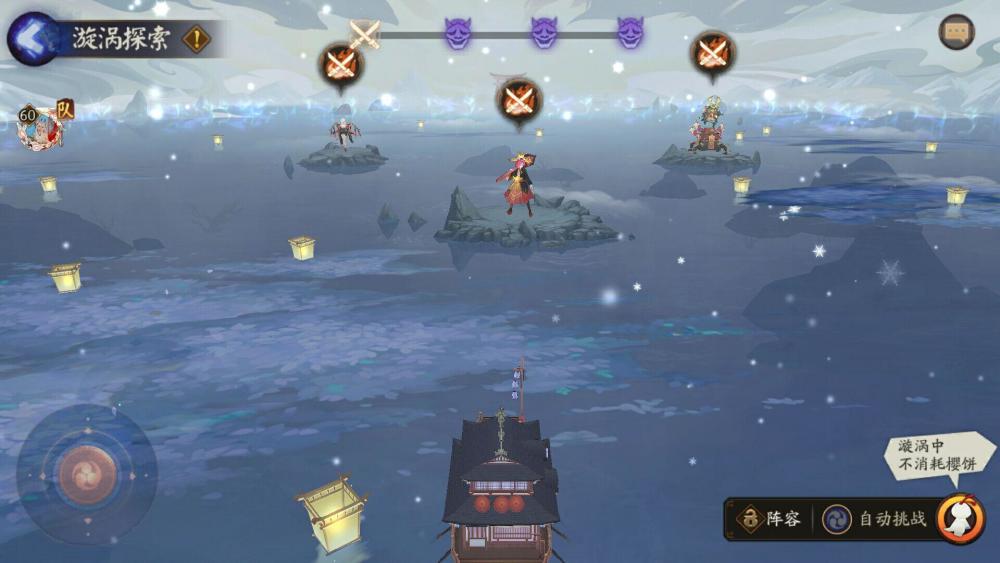The width and height of the screenshot is (1000, 563).
Task: Open the chat bubble icon
Action: pyautogui.click(x=956, y=32)
